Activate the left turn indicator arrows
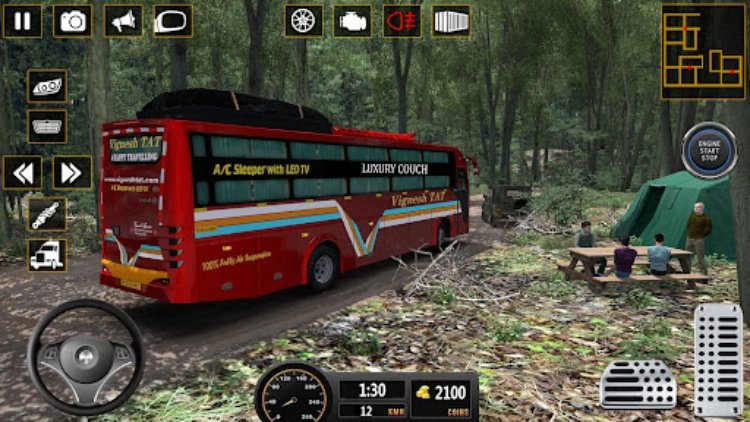This screenshot has width=750, height=422. click(x=22, y=172)
